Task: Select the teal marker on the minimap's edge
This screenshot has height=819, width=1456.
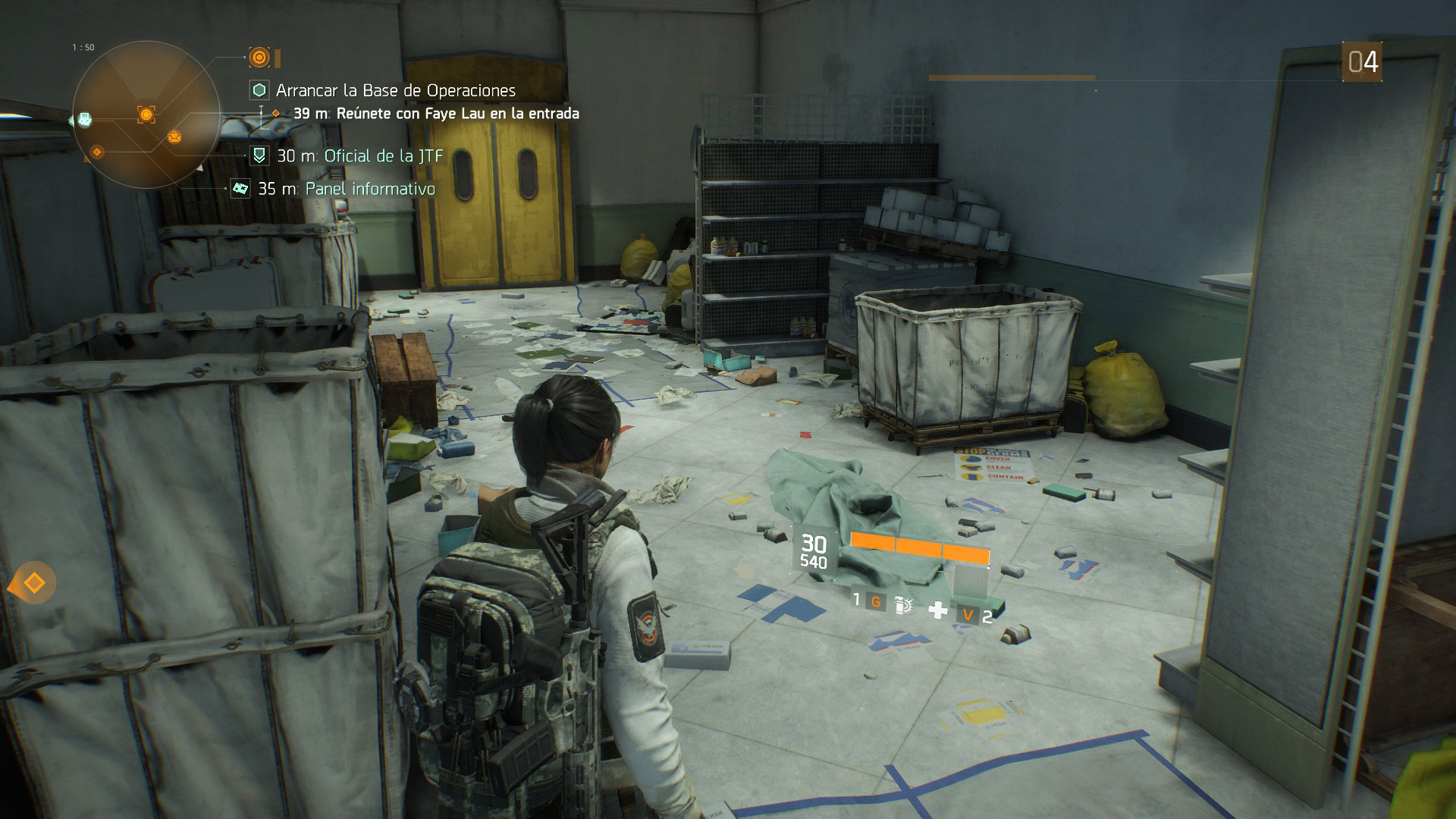Action: click(85, 119)
